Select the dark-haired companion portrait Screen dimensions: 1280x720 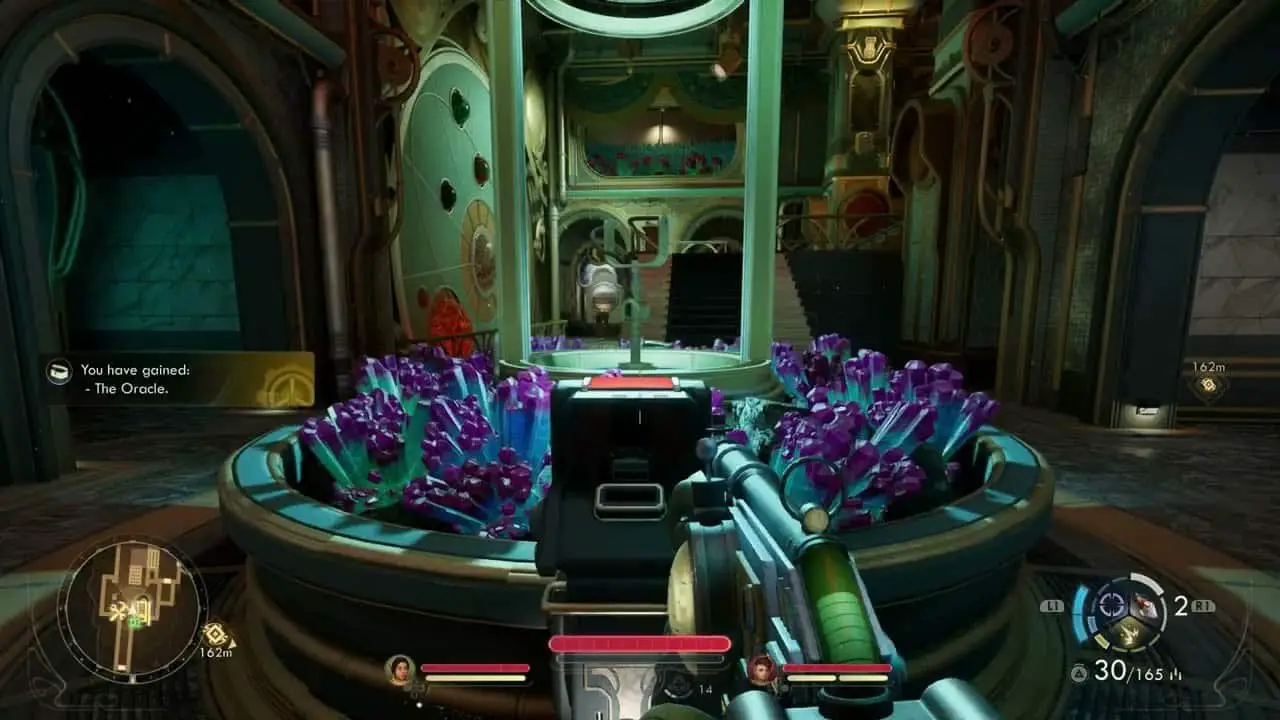[400, 668]
